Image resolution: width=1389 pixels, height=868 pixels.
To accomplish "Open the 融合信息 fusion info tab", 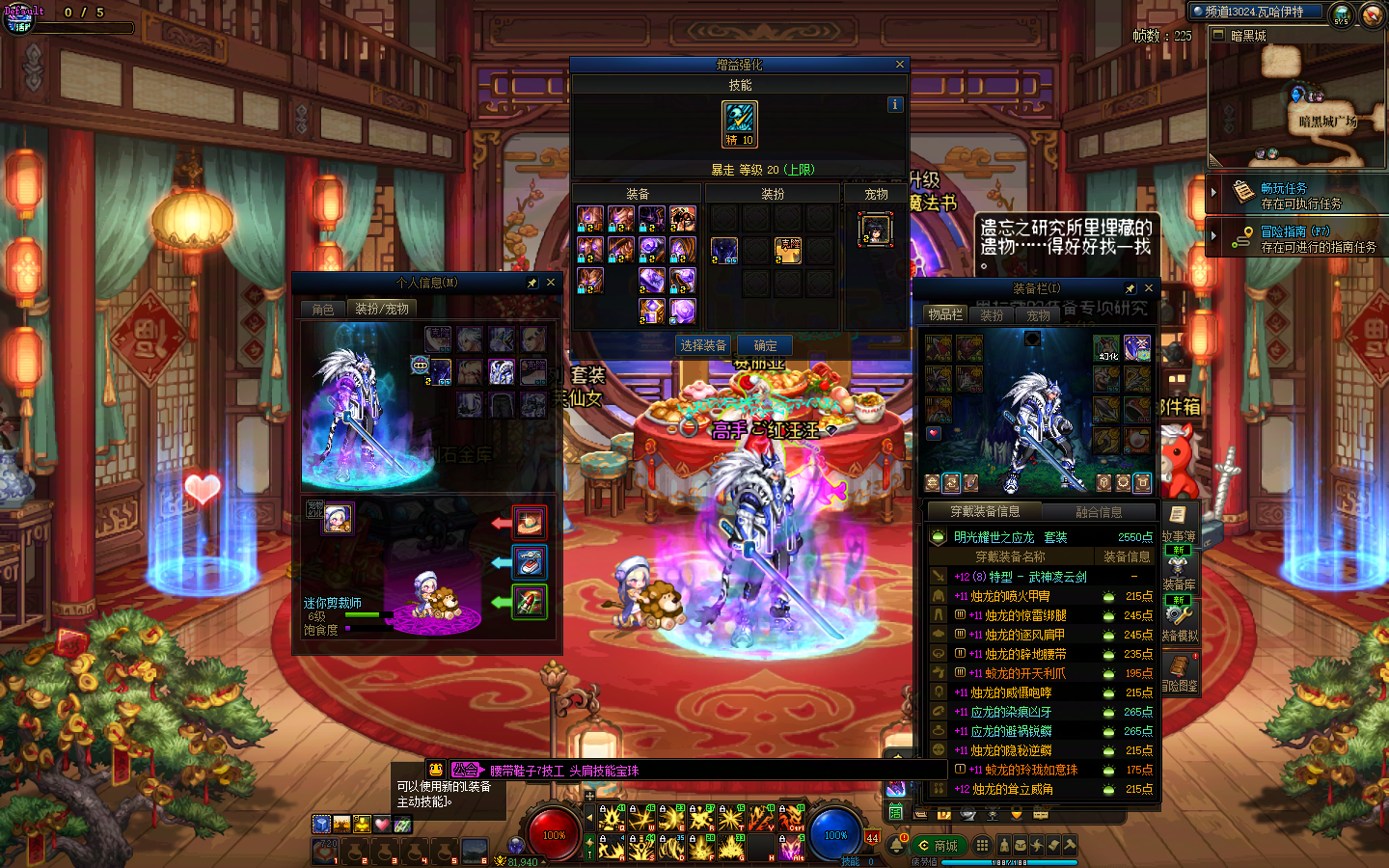I will tap(1099, 512).
